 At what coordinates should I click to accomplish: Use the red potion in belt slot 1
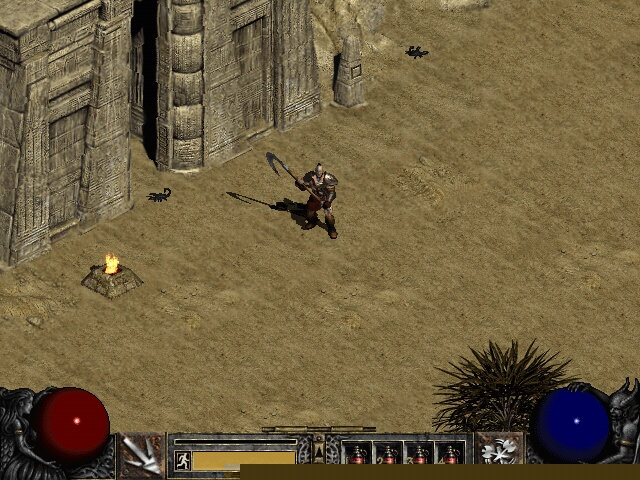point(358,456)
